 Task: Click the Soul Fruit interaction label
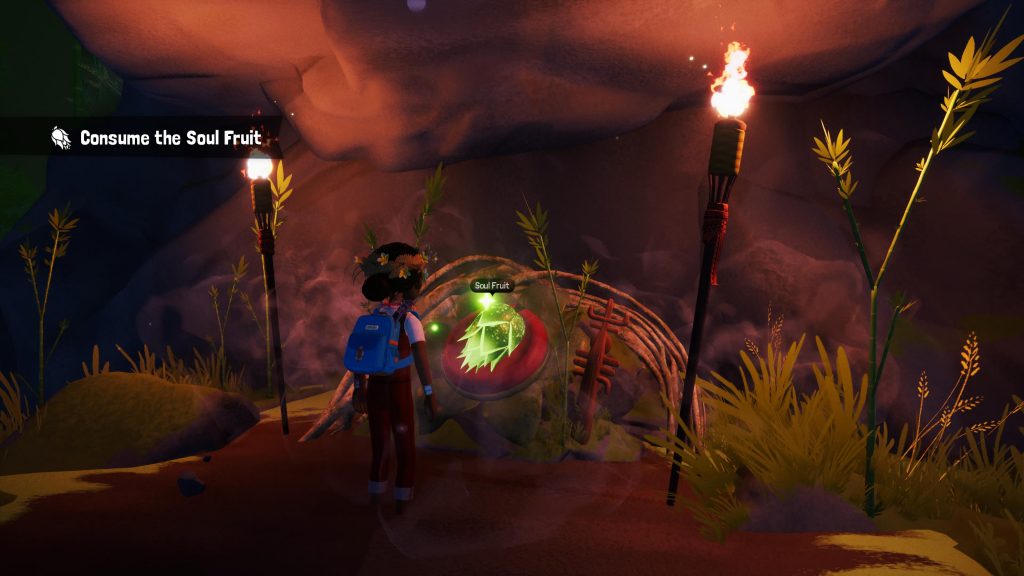pyautogui.click(x=492, y=286)
